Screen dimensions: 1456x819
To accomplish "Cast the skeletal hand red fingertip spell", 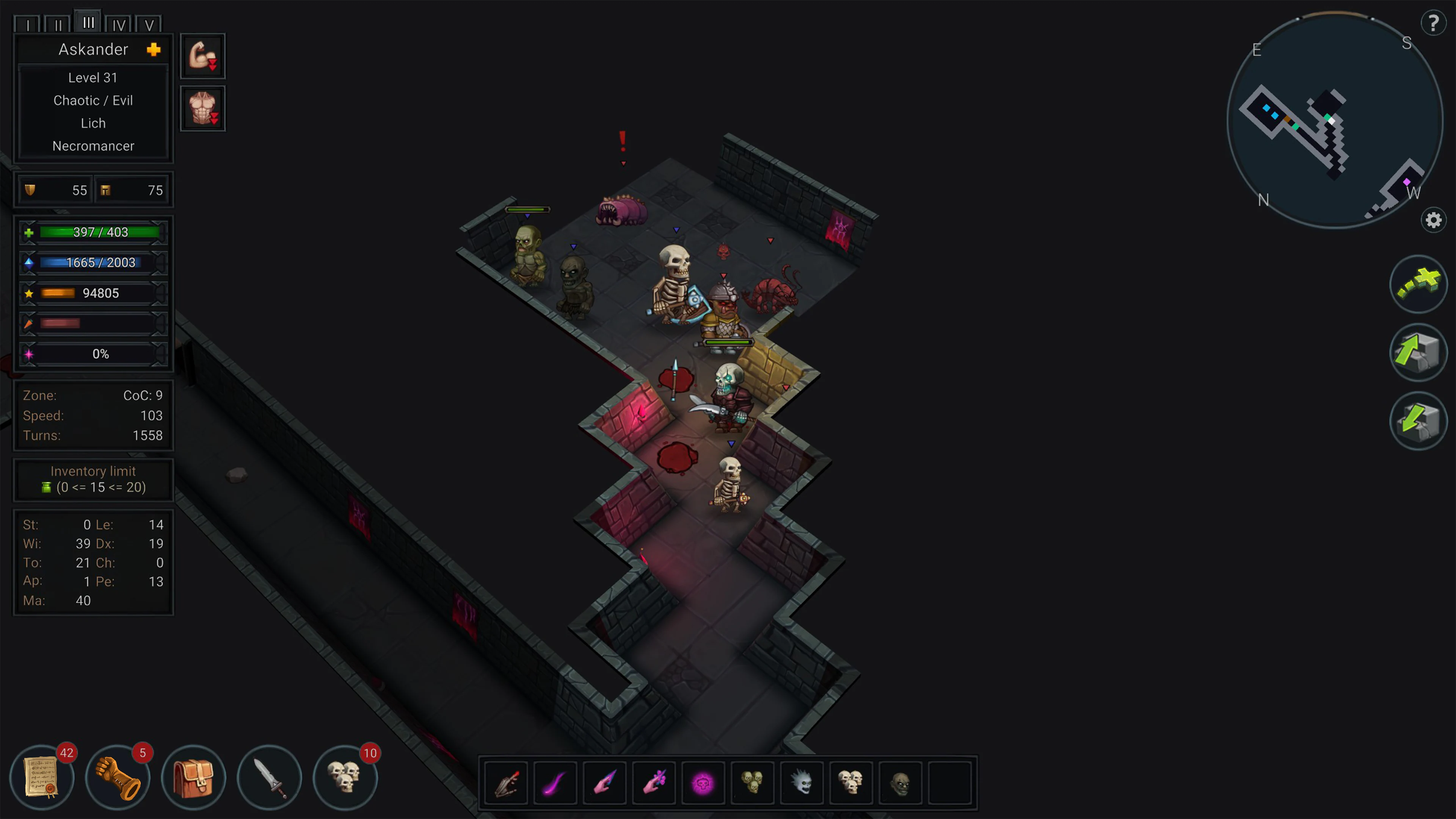I will 506,783.
